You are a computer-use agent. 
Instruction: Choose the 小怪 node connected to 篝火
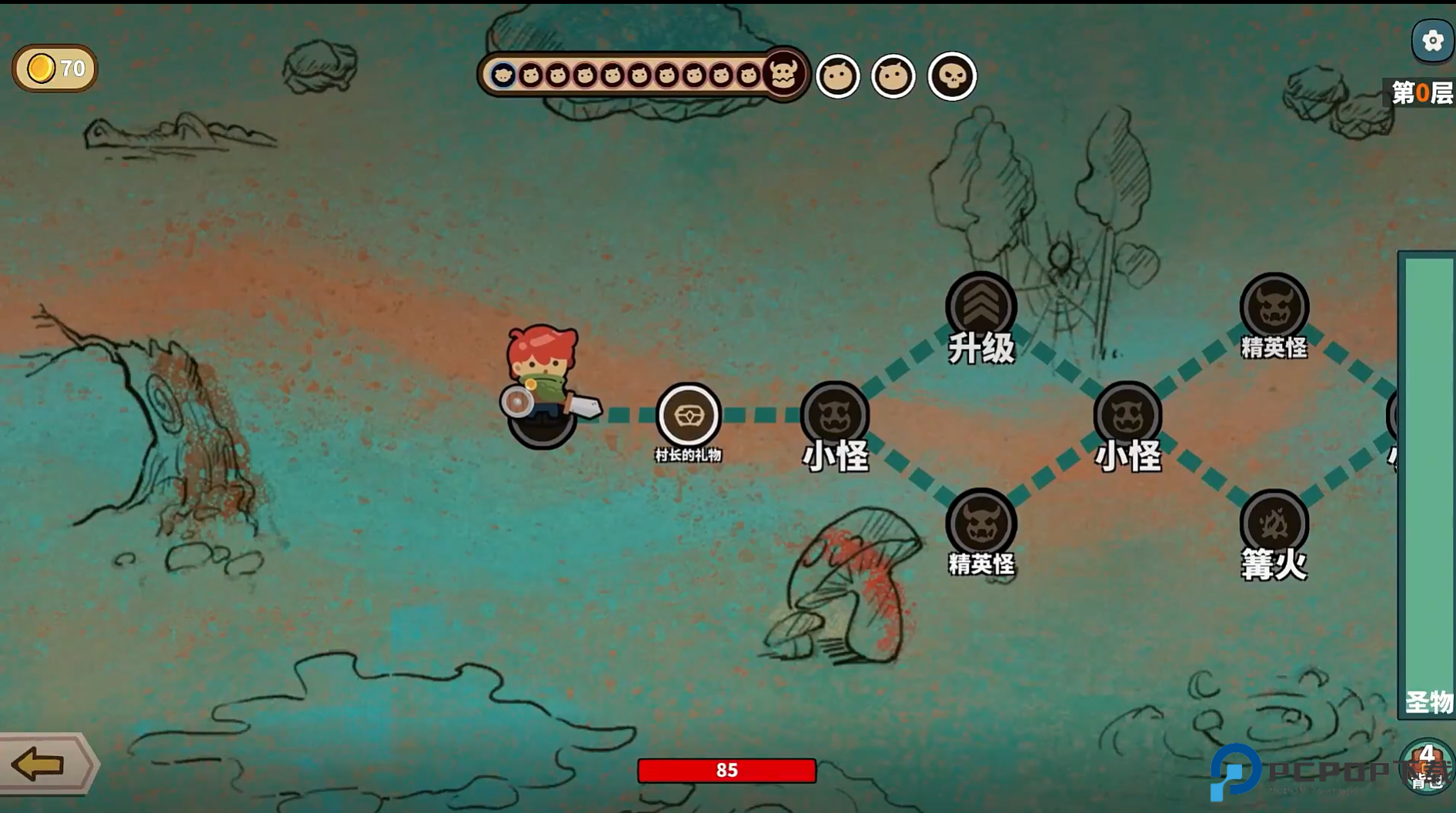click(x=1127, y=416)
